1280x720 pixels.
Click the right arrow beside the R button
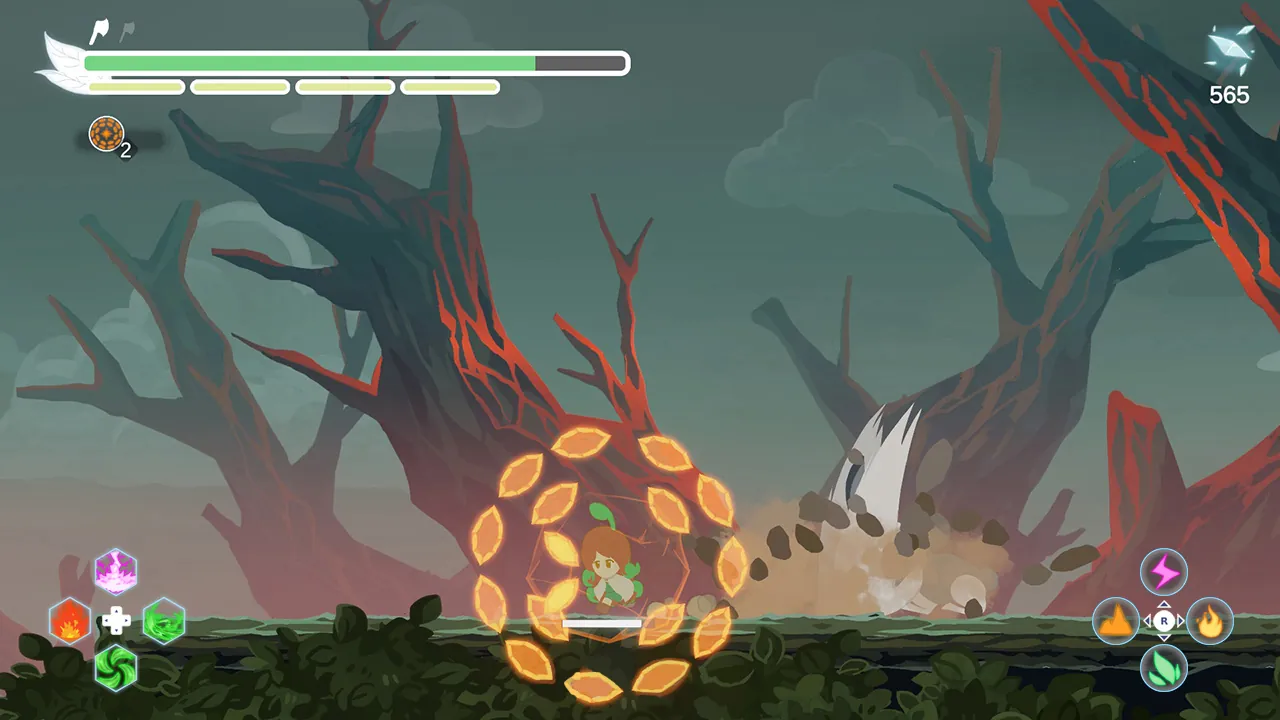pos(1180,620)
